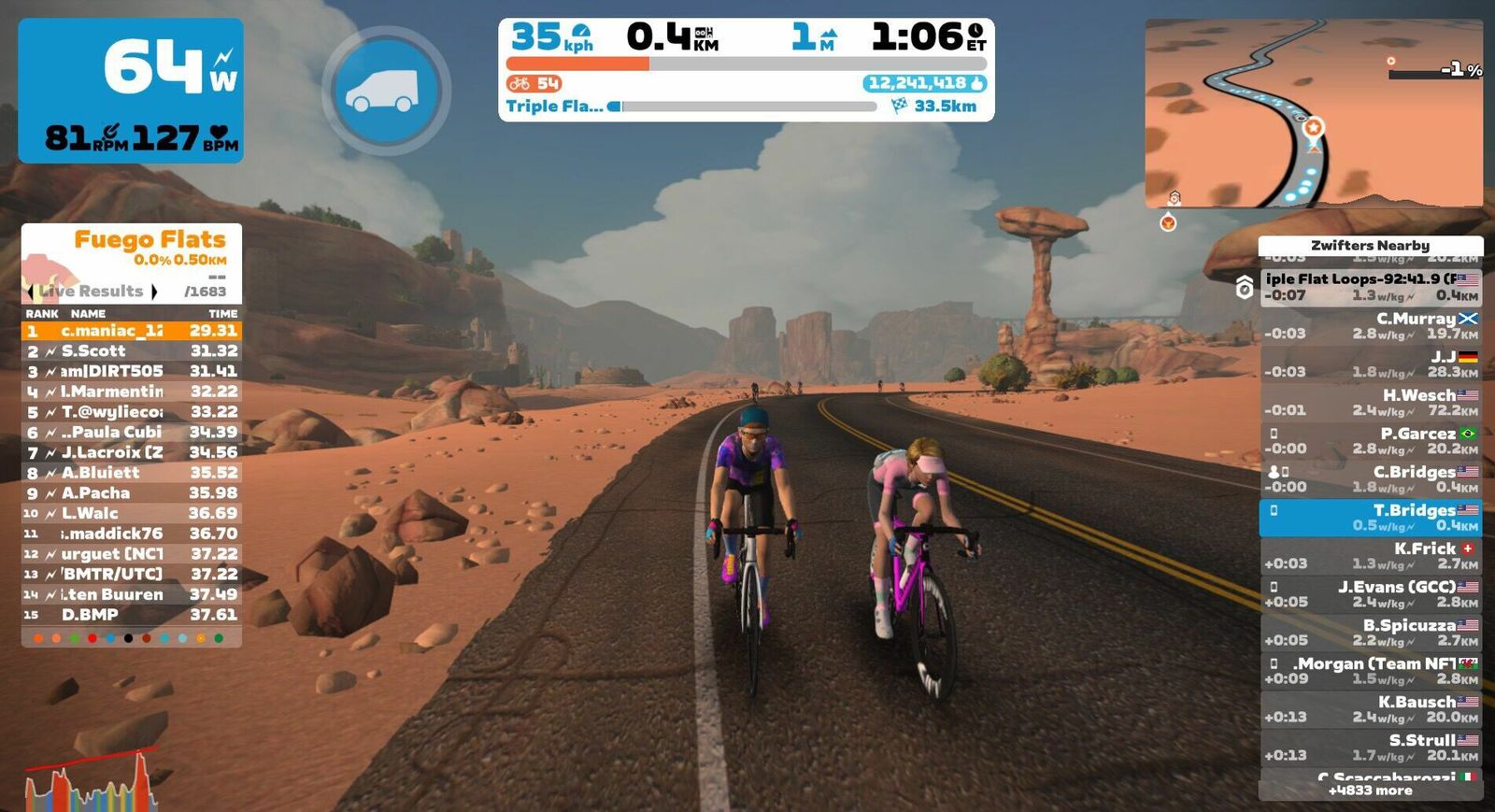Click the Live Results right arrow
Image resolution: width=1495 pixels, height=812 pixels.
(154, 292)
